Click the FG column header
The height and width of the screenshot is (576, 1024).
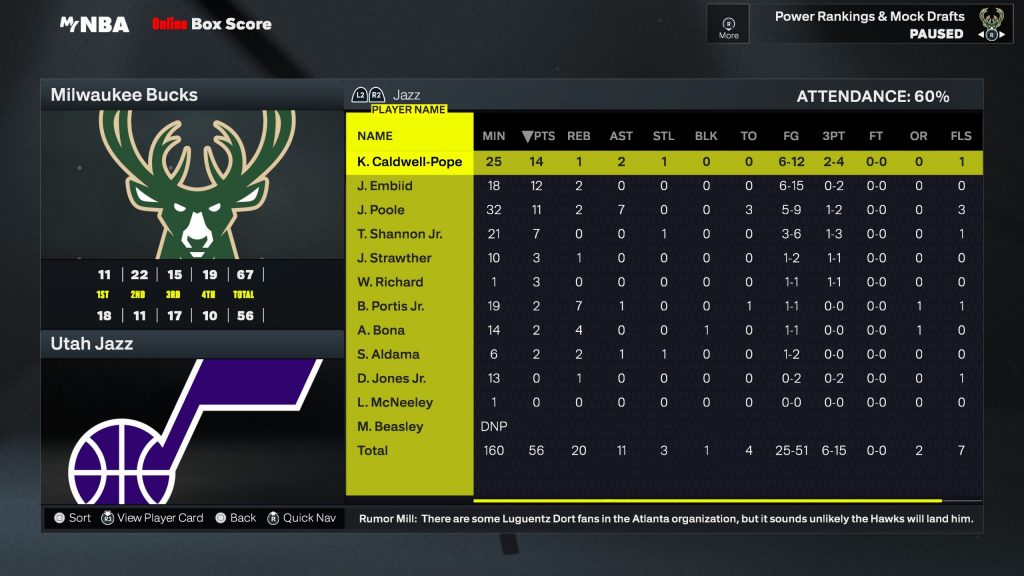[x=791, y=136]
